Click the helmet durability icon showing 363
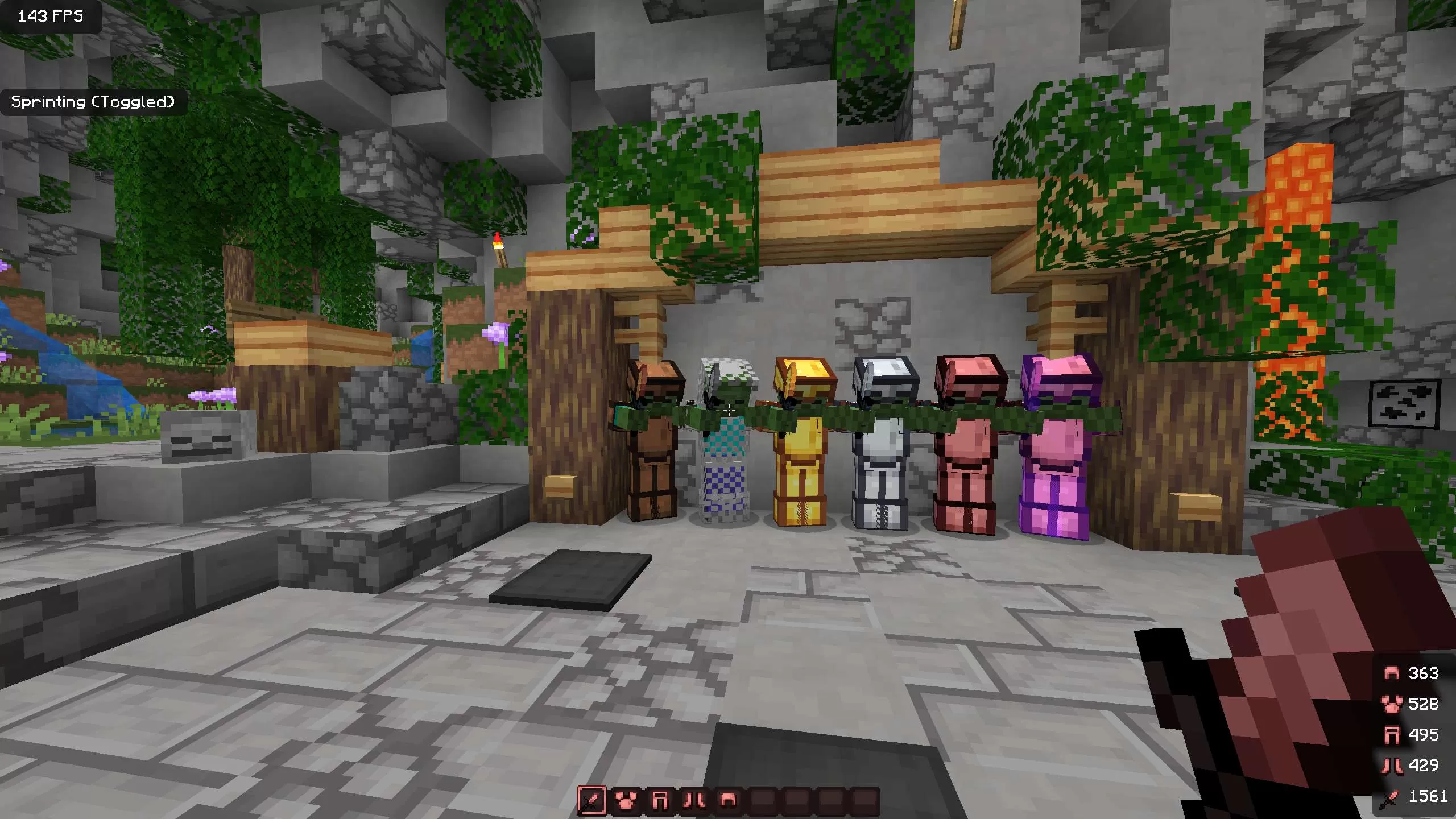 [1392, 674]
